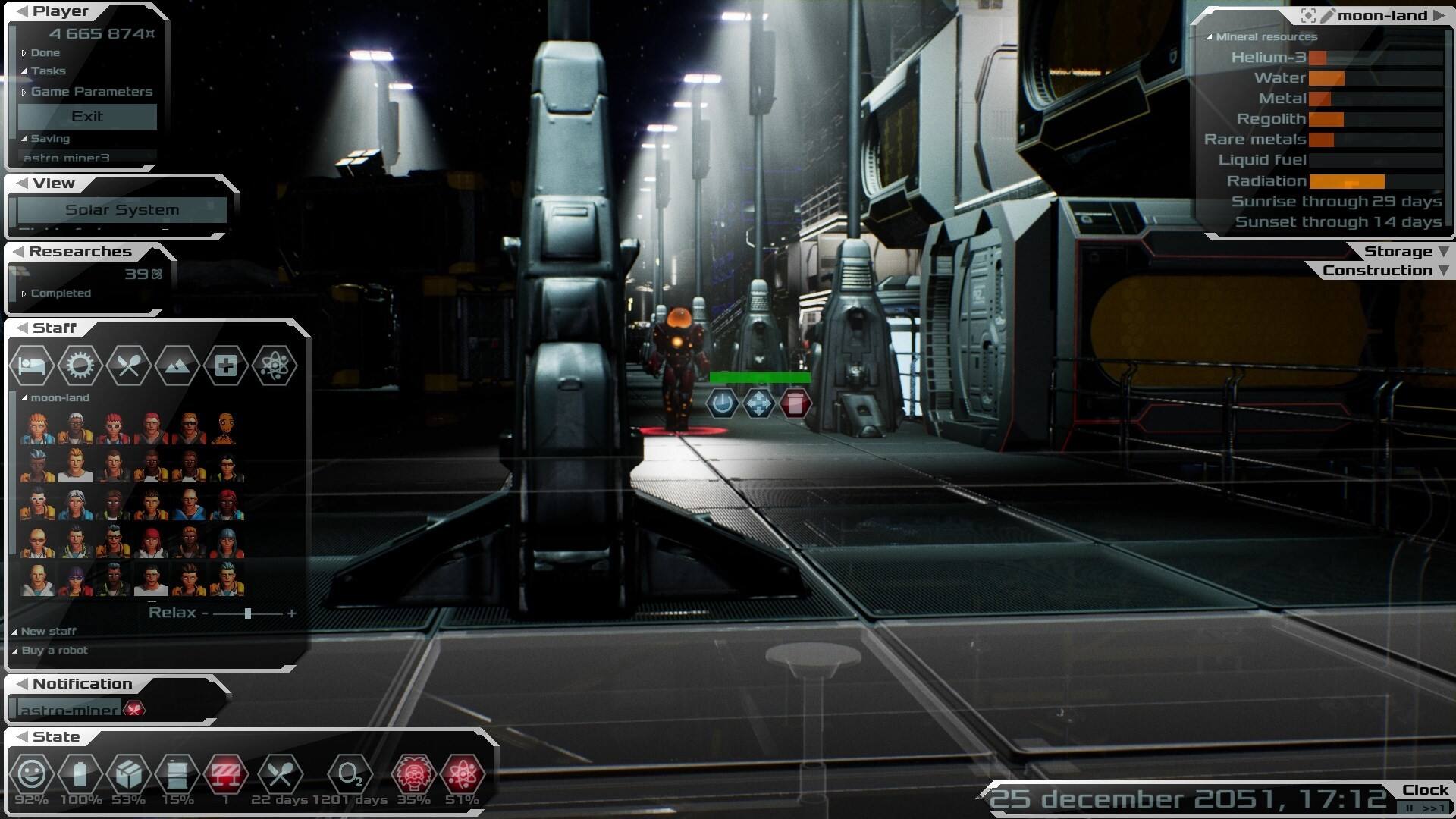Click the red delete trash icon
This screenshot has height=819, width=1456.
click(795, 403)
